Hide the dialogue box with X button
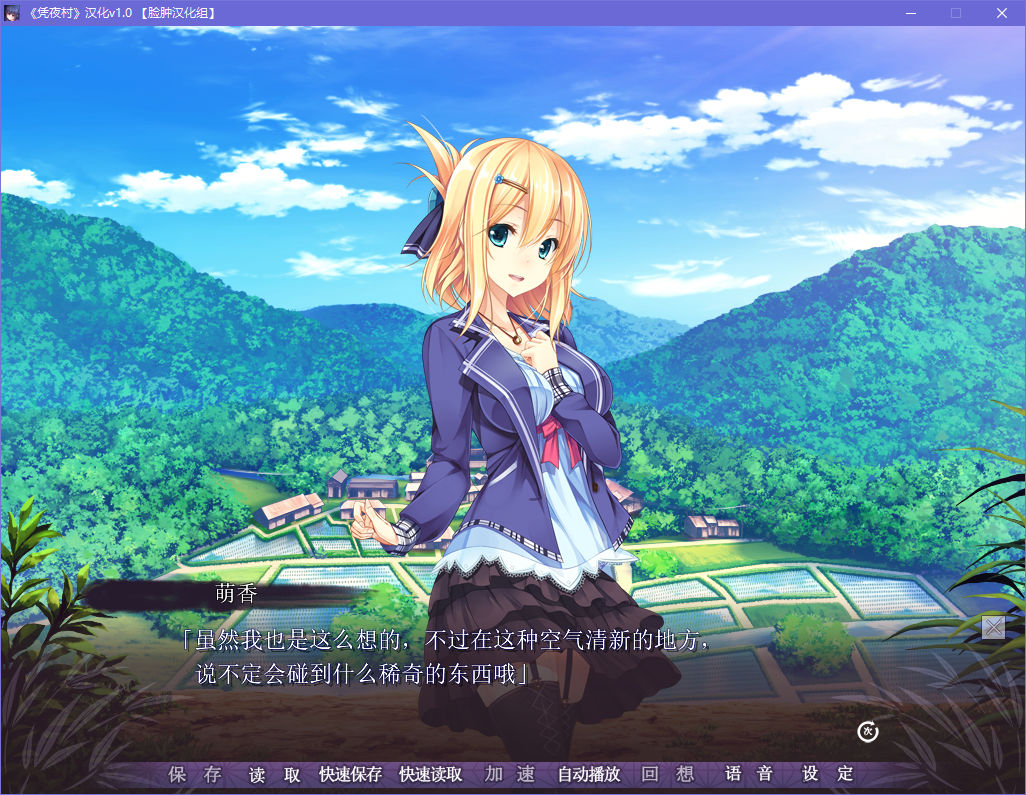The height and width of the screenshot is (795, 1026). (993, 627)
